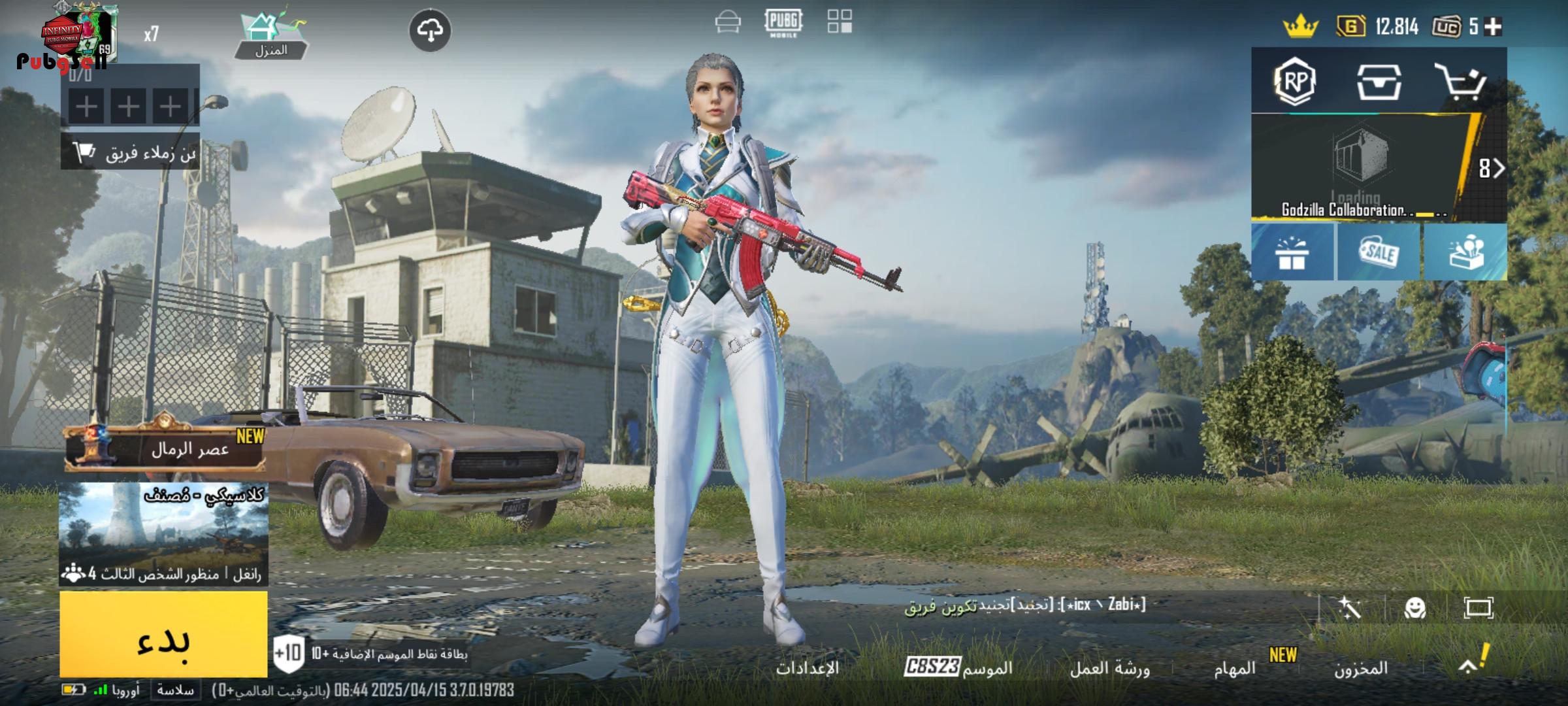This screenshot has width=1568, height=706.
Task: Open the Godzilla Collaboration banner
Action: [1359, 169]
